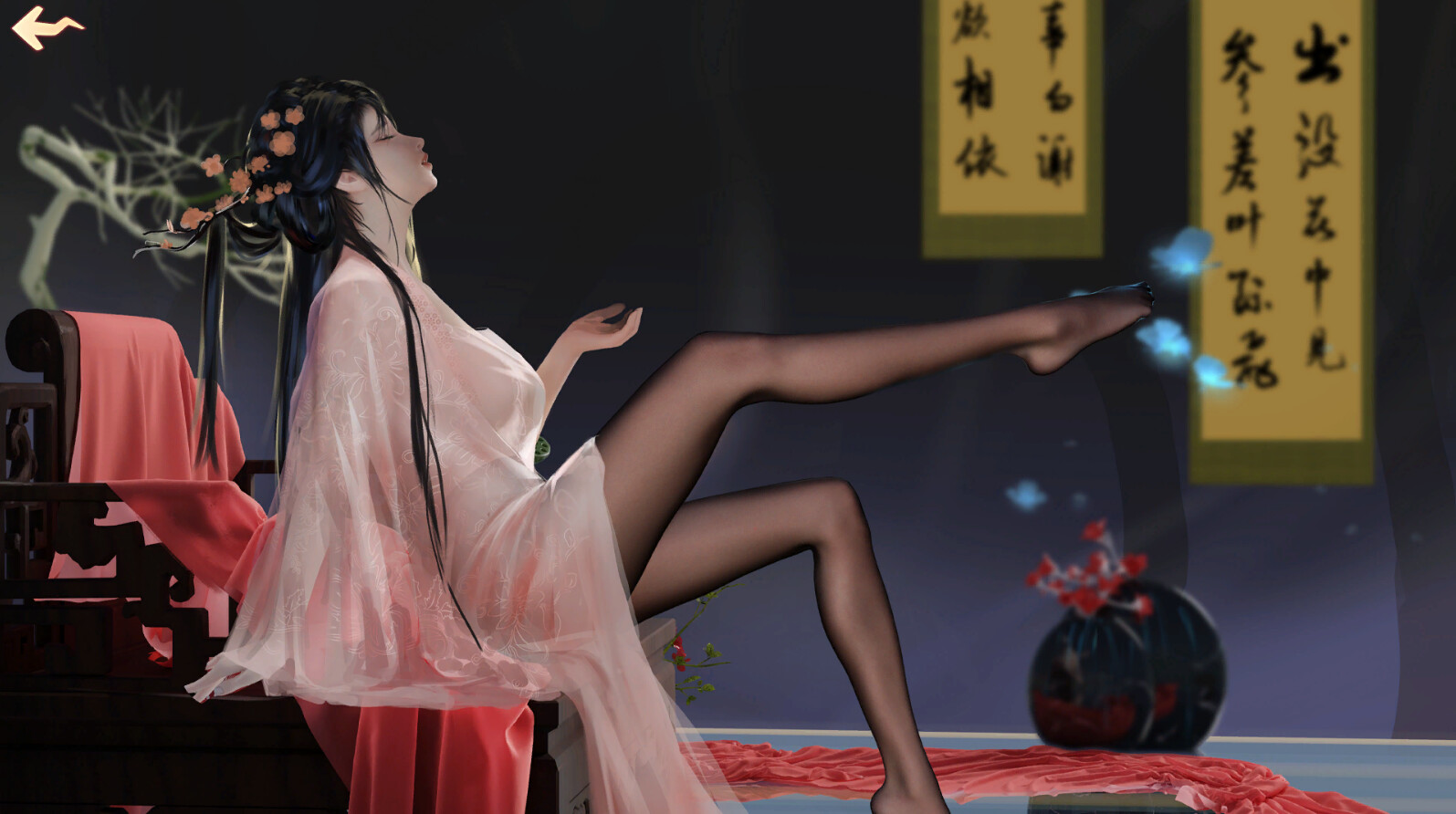Select the blue butterfly near her foot
This screenshot has width=1456, height=814.
pos(1178,256)
